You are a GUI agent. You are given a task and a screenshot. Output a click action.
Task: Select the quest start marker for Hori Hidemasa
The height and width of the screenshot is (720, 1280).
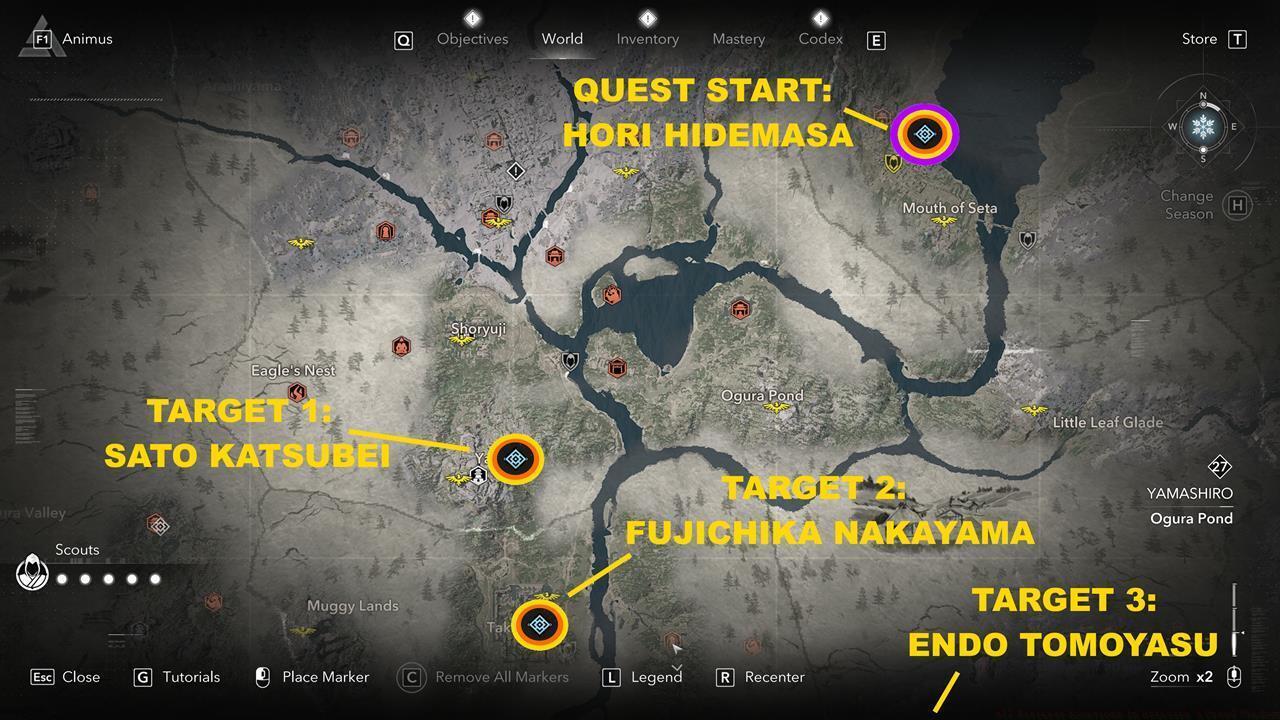tap(923, 134)
